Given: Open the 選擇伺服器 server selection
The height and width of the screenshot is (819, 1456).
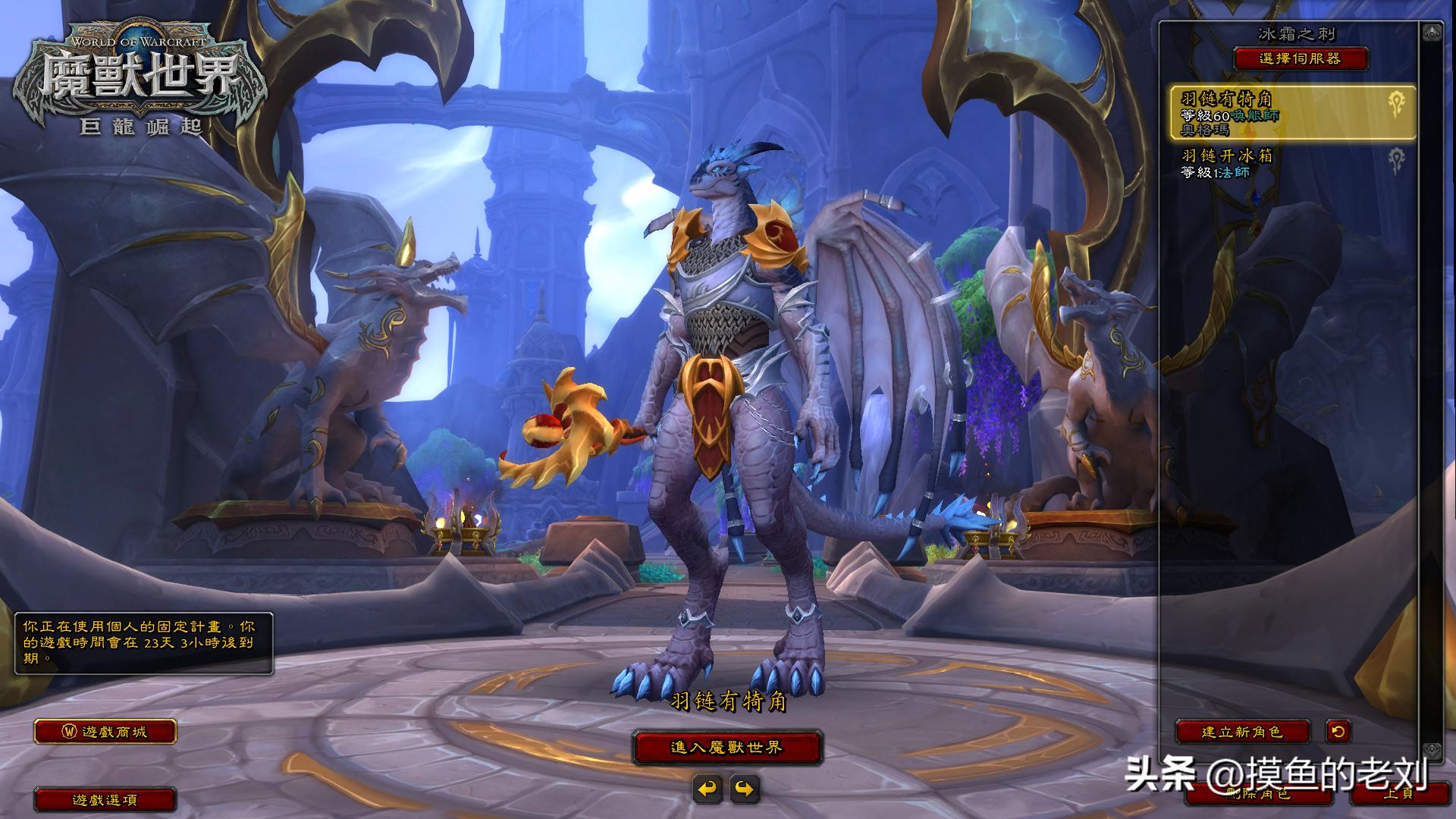Looking at the screenshot, I should 1301,58.
